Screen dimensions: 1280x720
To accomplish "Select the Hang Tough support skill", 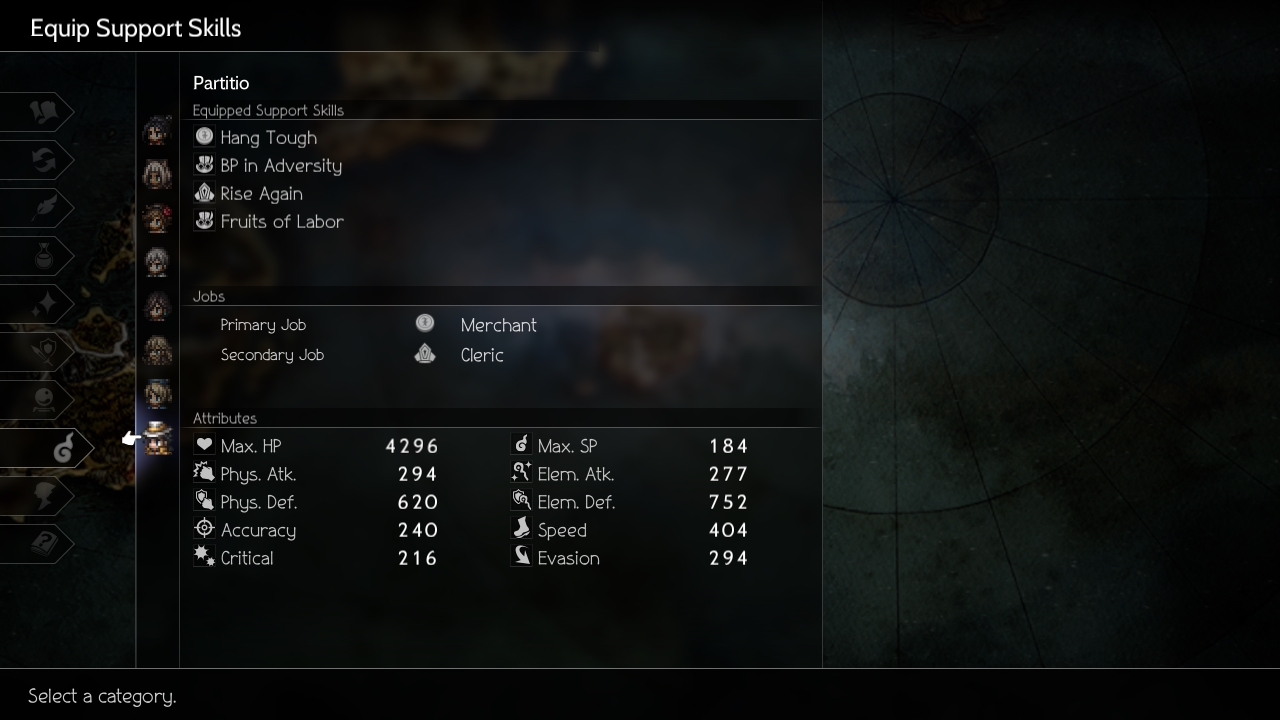I will [x=268, y=138].
